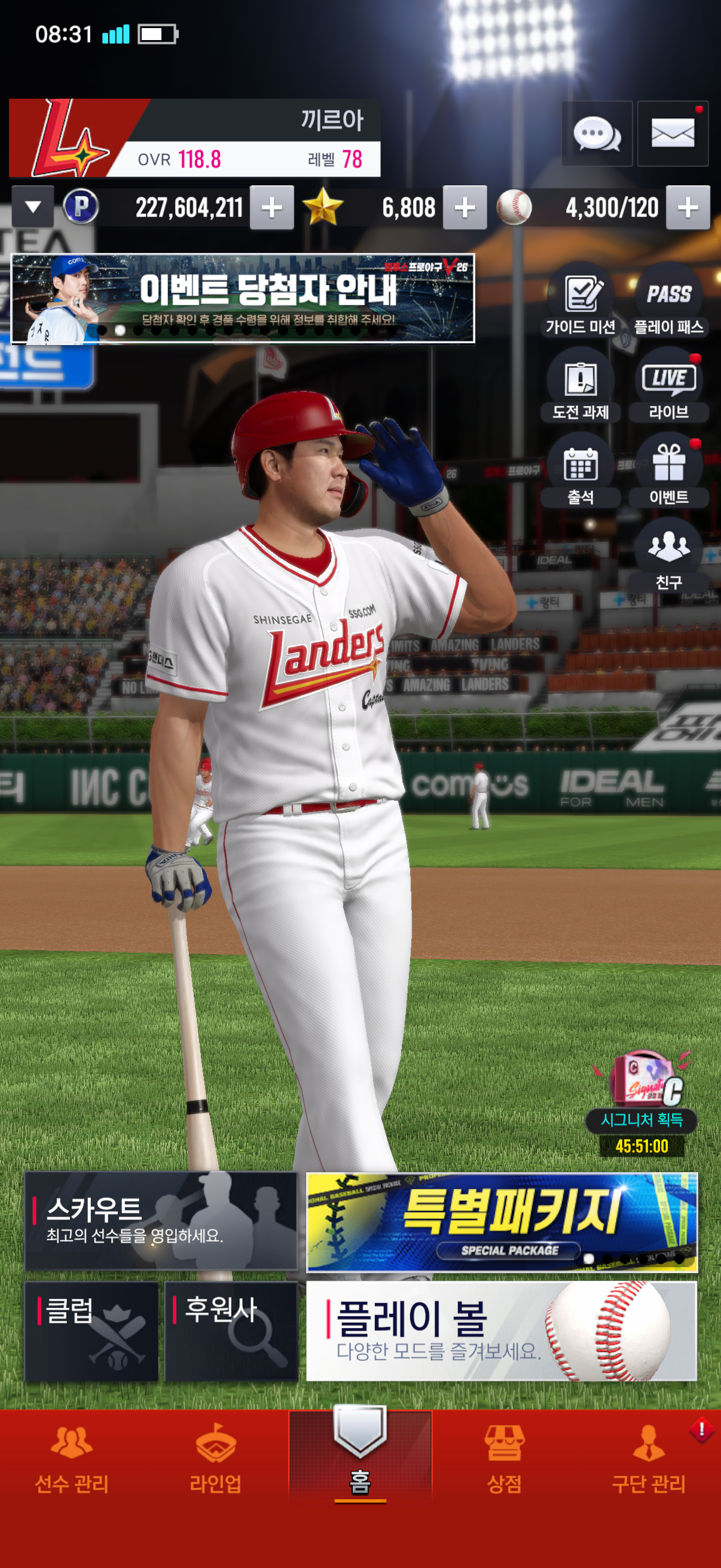Viewport: 721px width, 1568px height.
Task: Add more gold star currency
Action: pos(465,208)
